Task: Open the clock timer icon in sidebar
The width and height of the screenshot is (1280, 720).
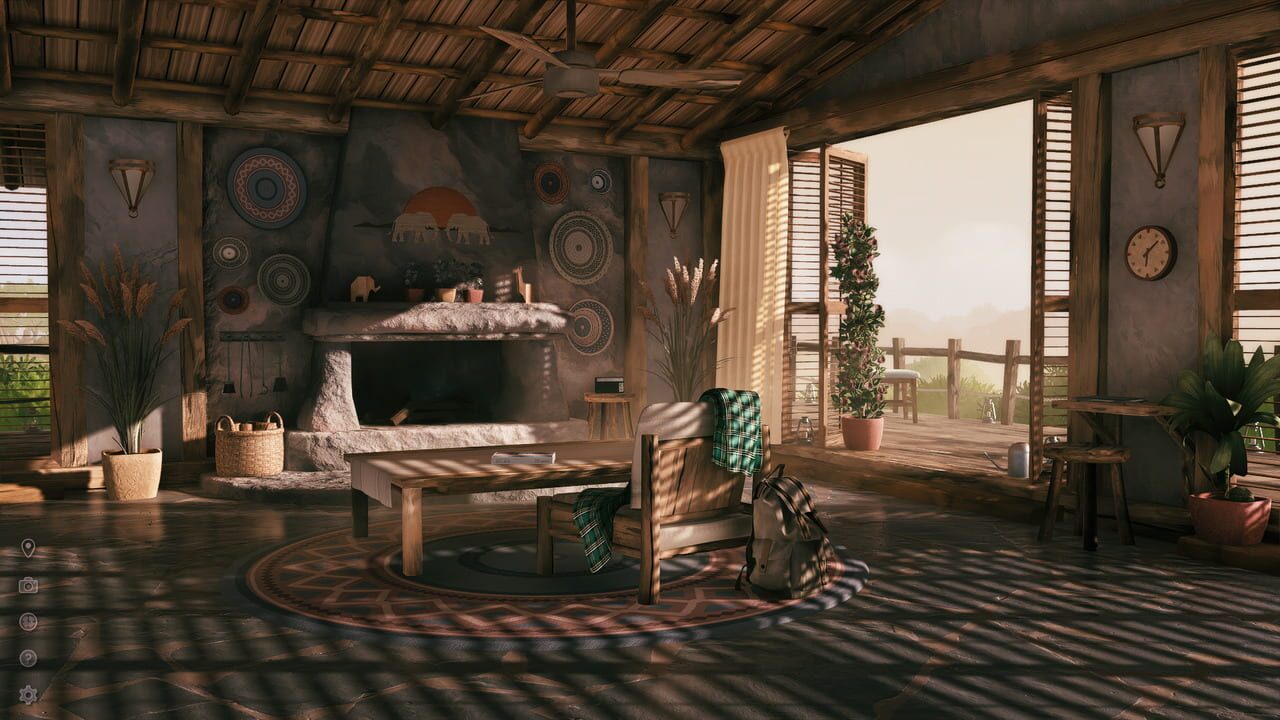Action: (x=26, y=620)
